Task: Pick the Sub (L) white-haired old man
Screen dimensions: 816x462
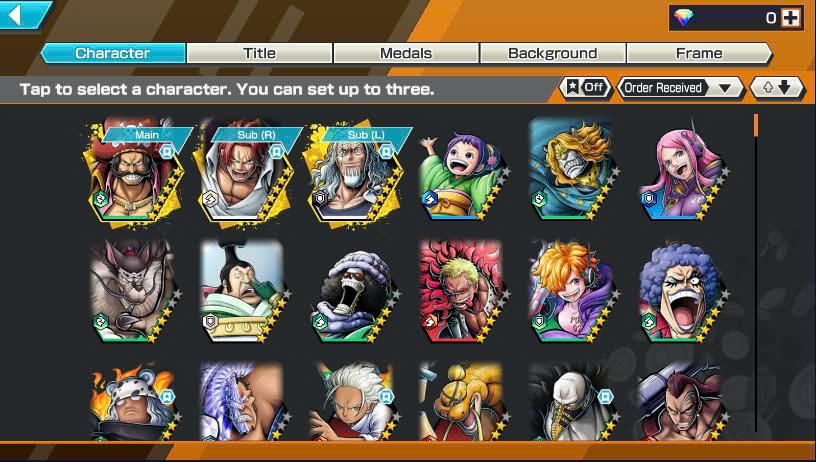Action: click(353, 174)
